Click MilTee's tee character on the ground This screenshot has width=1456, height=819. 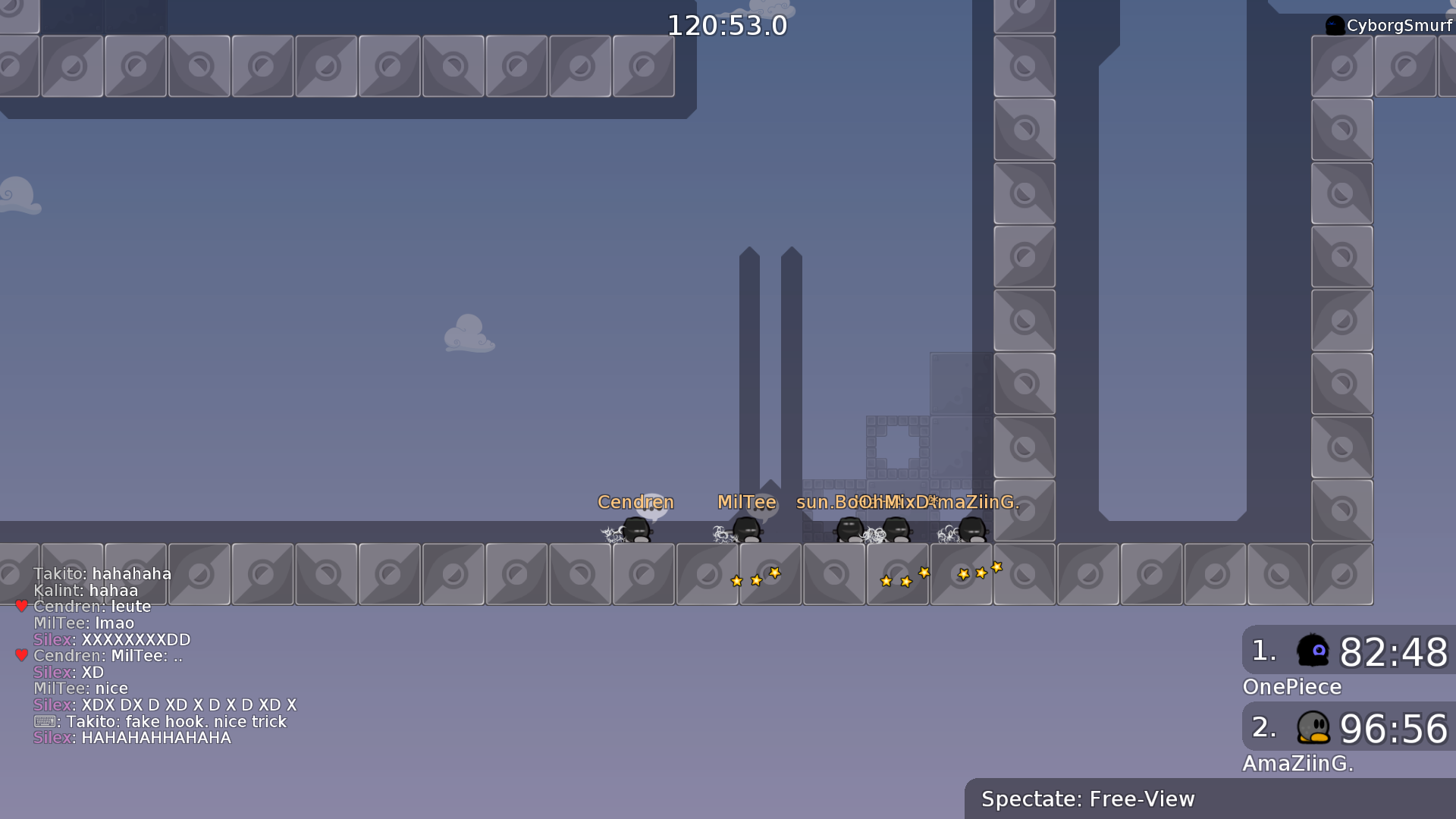[748, 531]
